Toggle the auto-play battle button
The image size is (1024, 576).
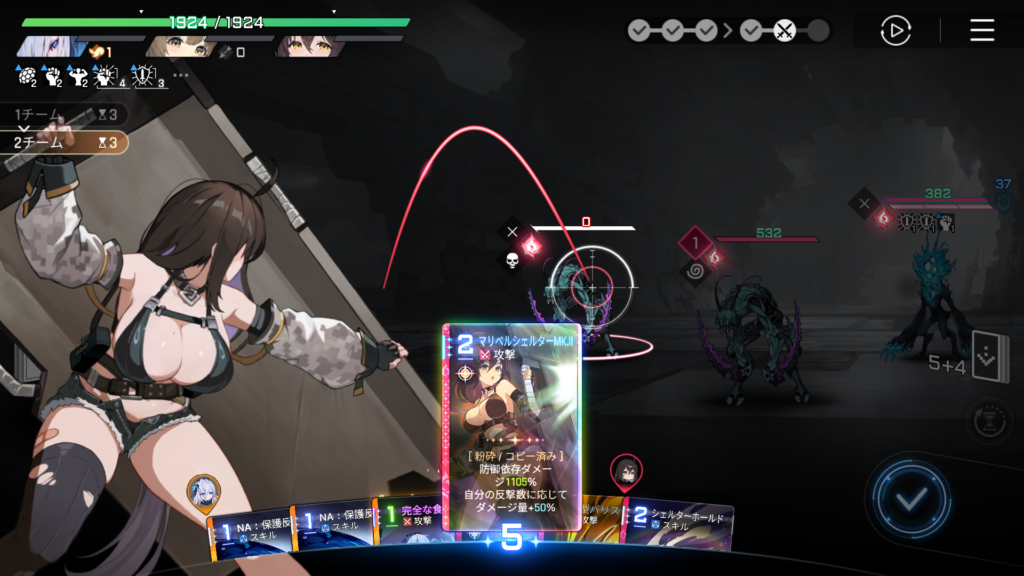pyautogui.click(x=895, y=31)
